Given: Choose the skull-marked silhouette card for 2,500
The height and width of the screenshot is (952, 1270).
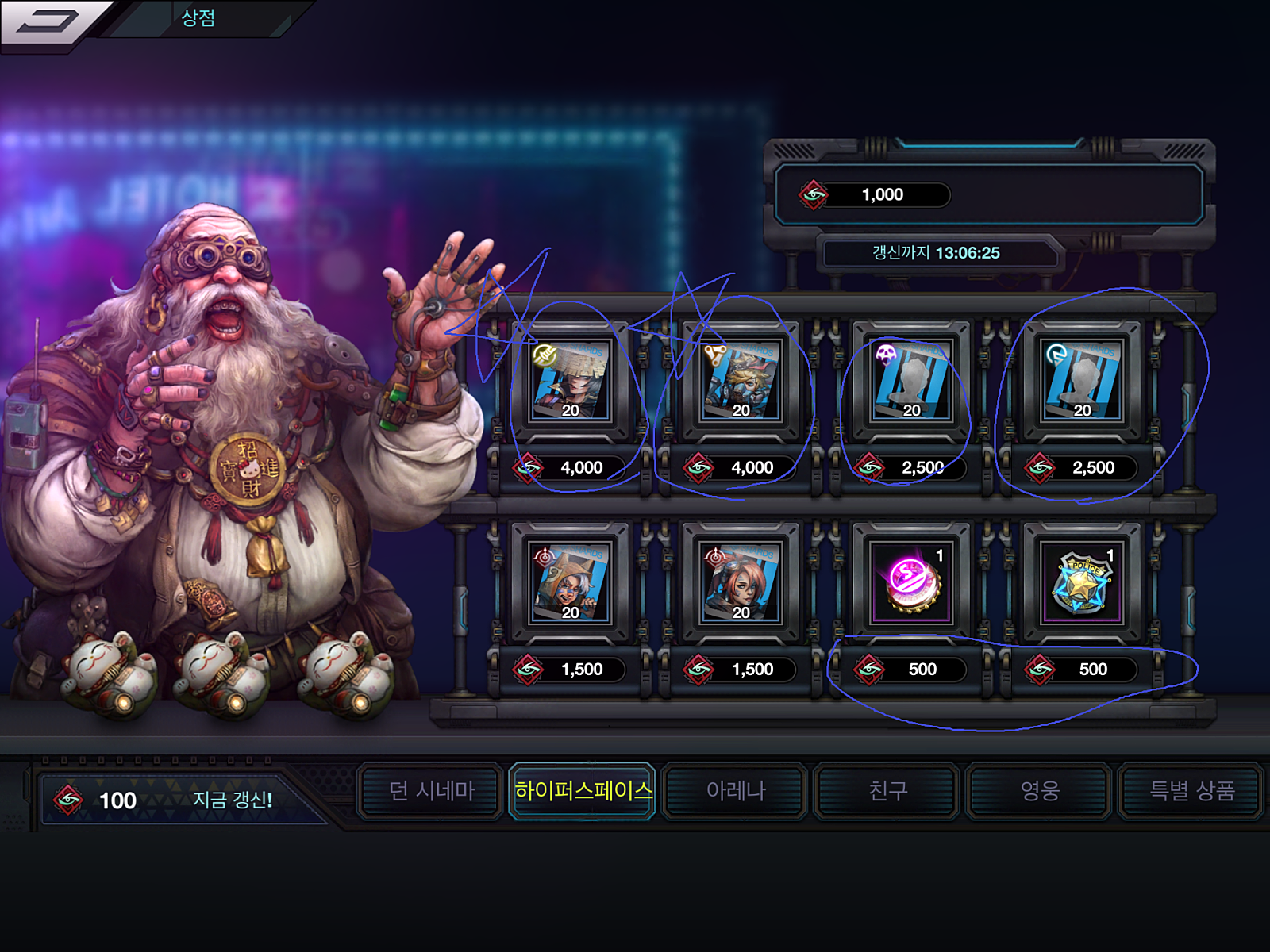Looking at the screenshot, I should [x=911, y=382].
